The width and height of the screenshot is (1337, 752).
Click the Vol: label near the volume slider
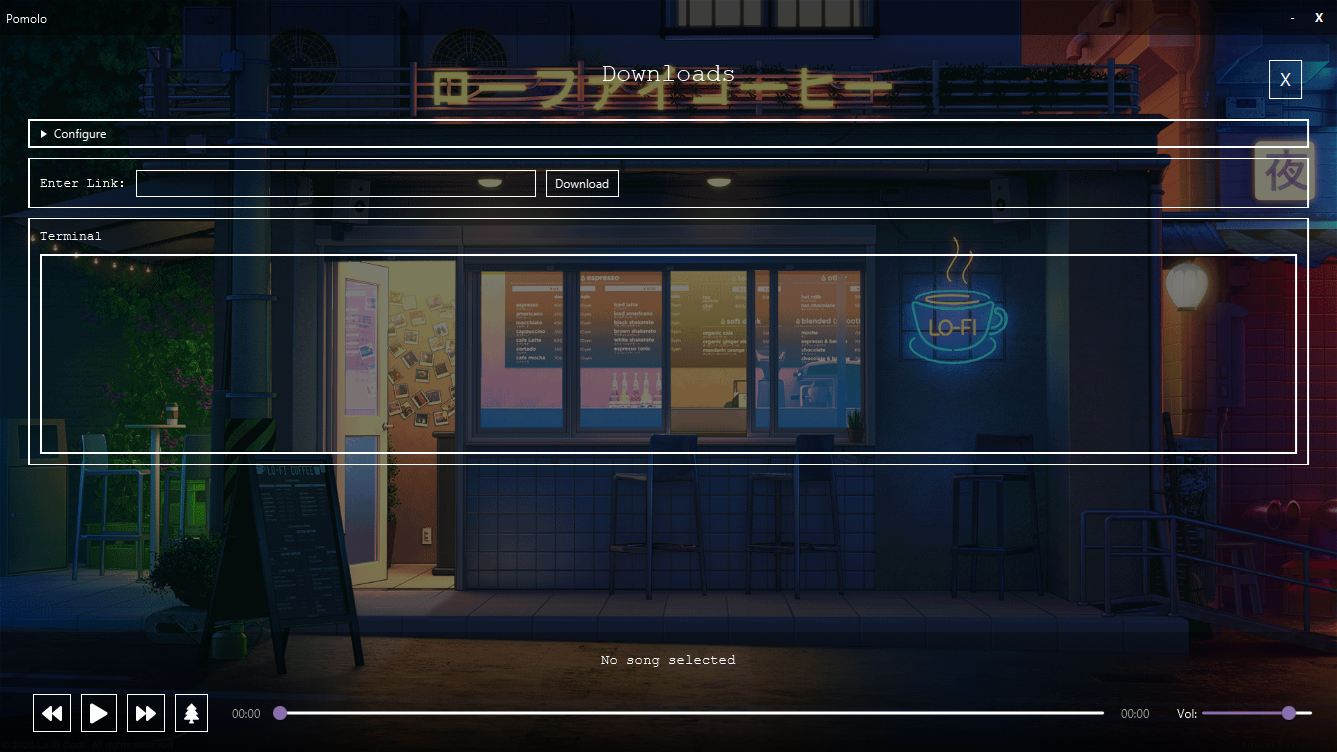(1186, 713)
